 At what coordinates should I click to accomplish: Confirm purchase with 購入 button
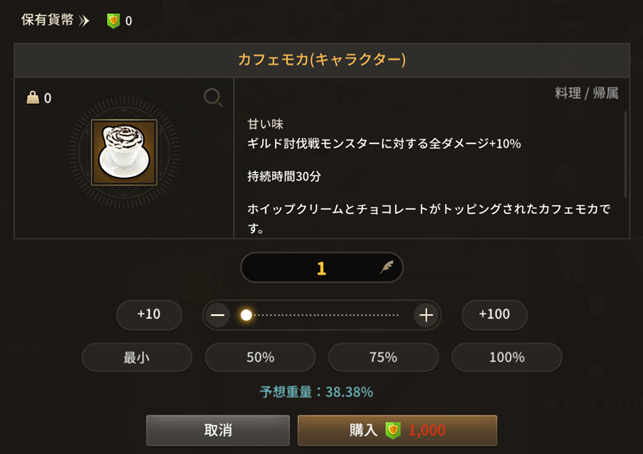tap(397, 430)
